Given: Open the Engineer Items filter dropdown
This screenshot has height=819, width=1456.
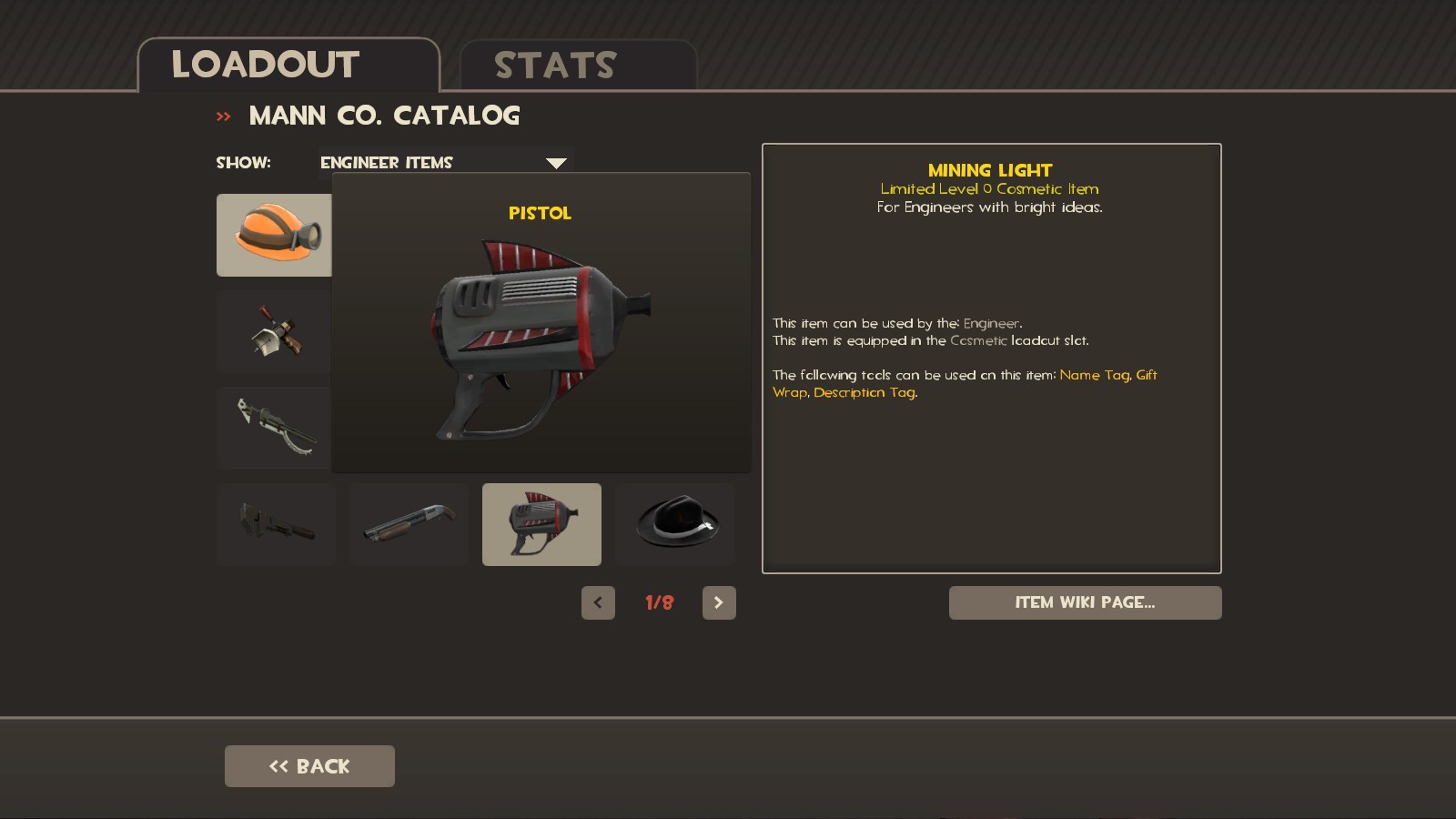Looking at the screenshot, I should [556, 162].
